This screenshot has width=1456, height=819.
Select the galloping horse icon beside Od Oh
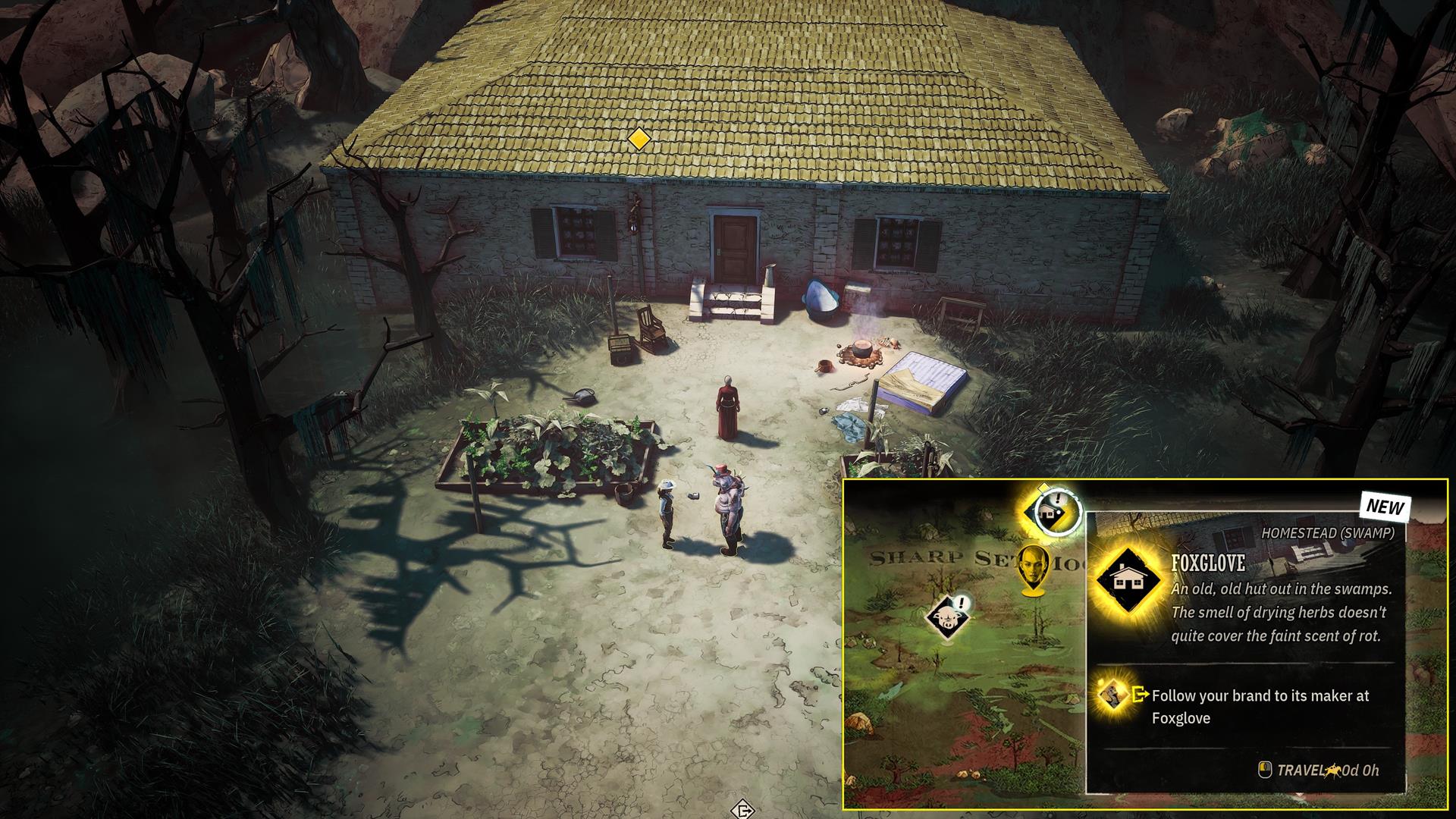(1333, 770)
